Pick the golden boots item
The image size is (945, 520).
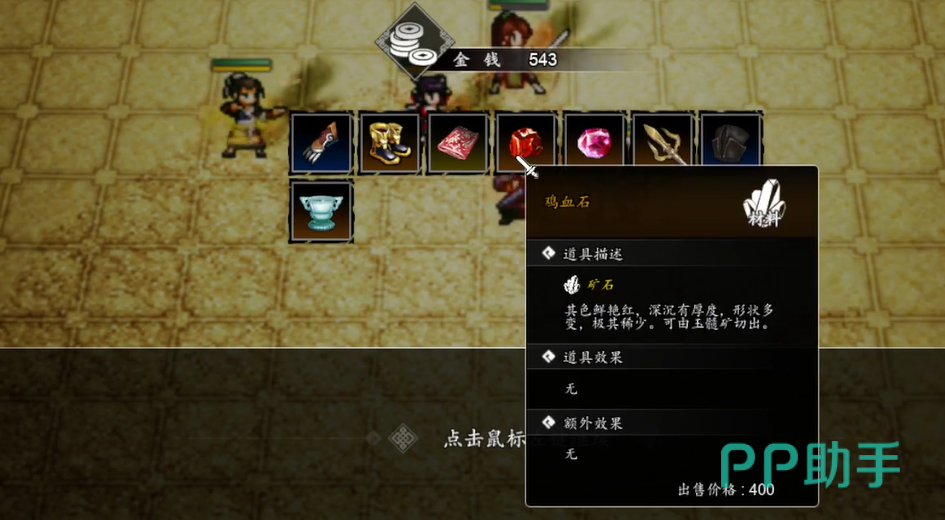click(389, 143)
